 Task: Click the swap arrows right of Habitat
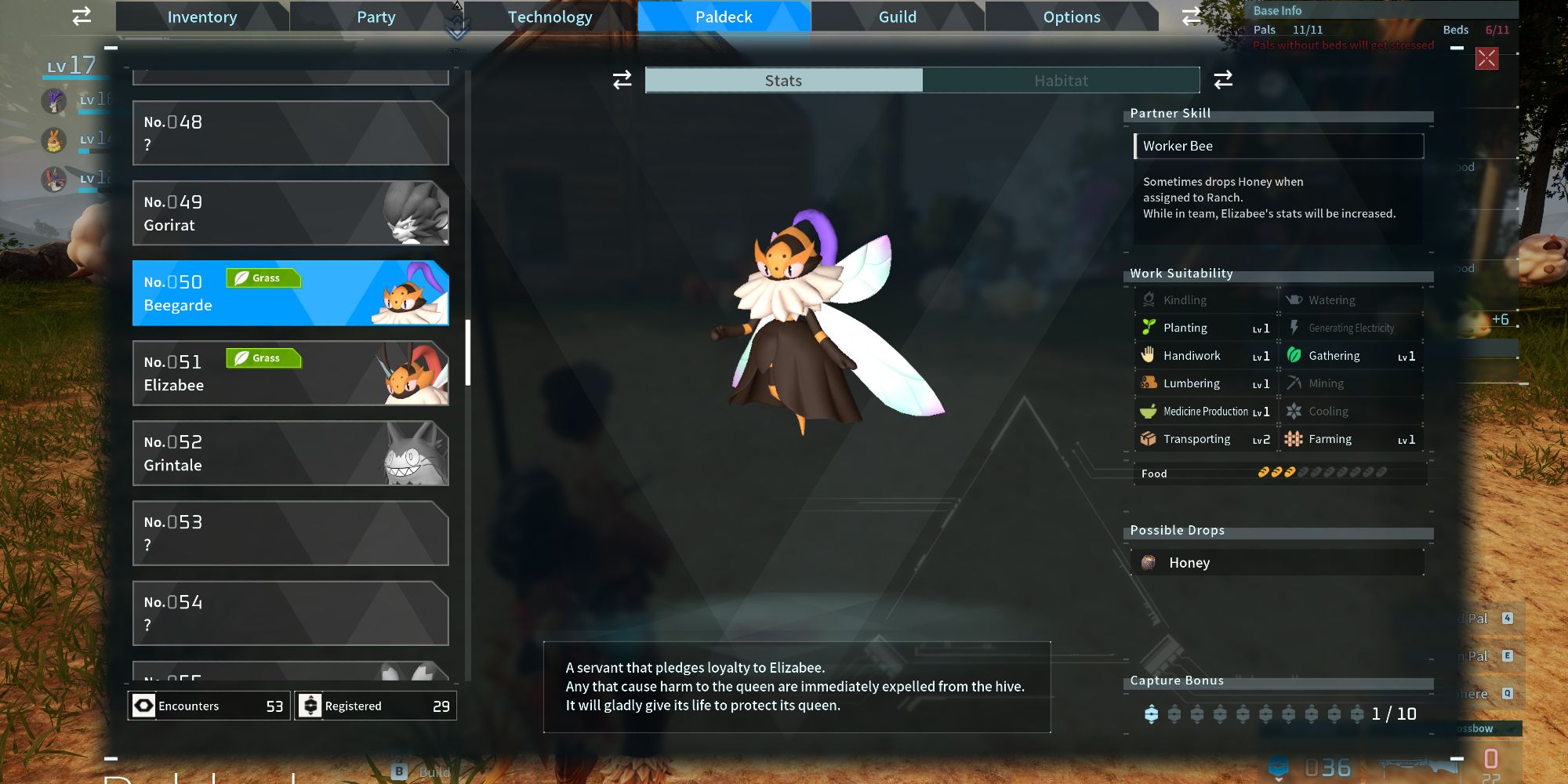coord(1223,80)
